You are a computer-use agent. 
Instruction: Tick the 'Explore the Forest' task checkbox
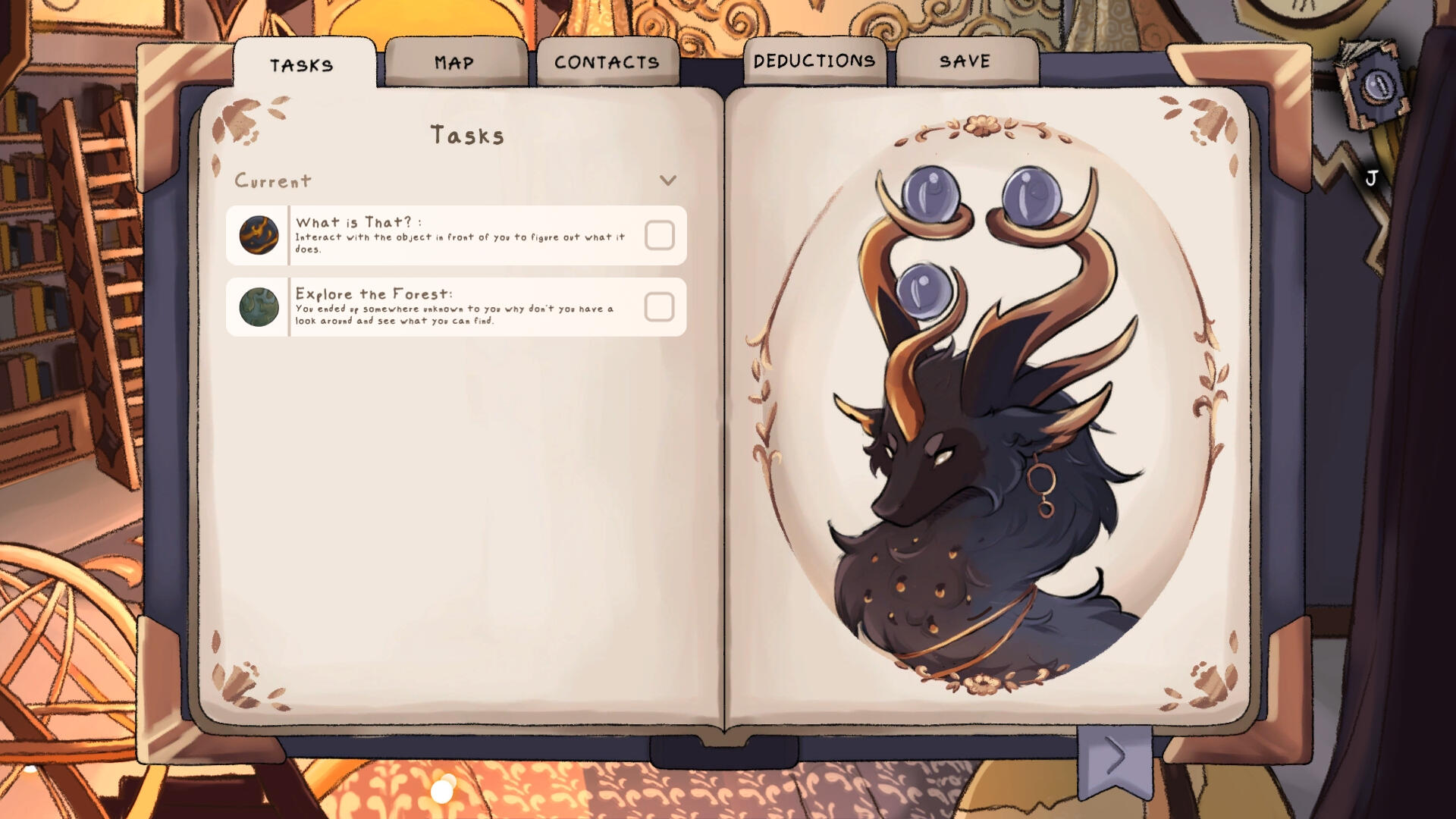click(659, 307)
